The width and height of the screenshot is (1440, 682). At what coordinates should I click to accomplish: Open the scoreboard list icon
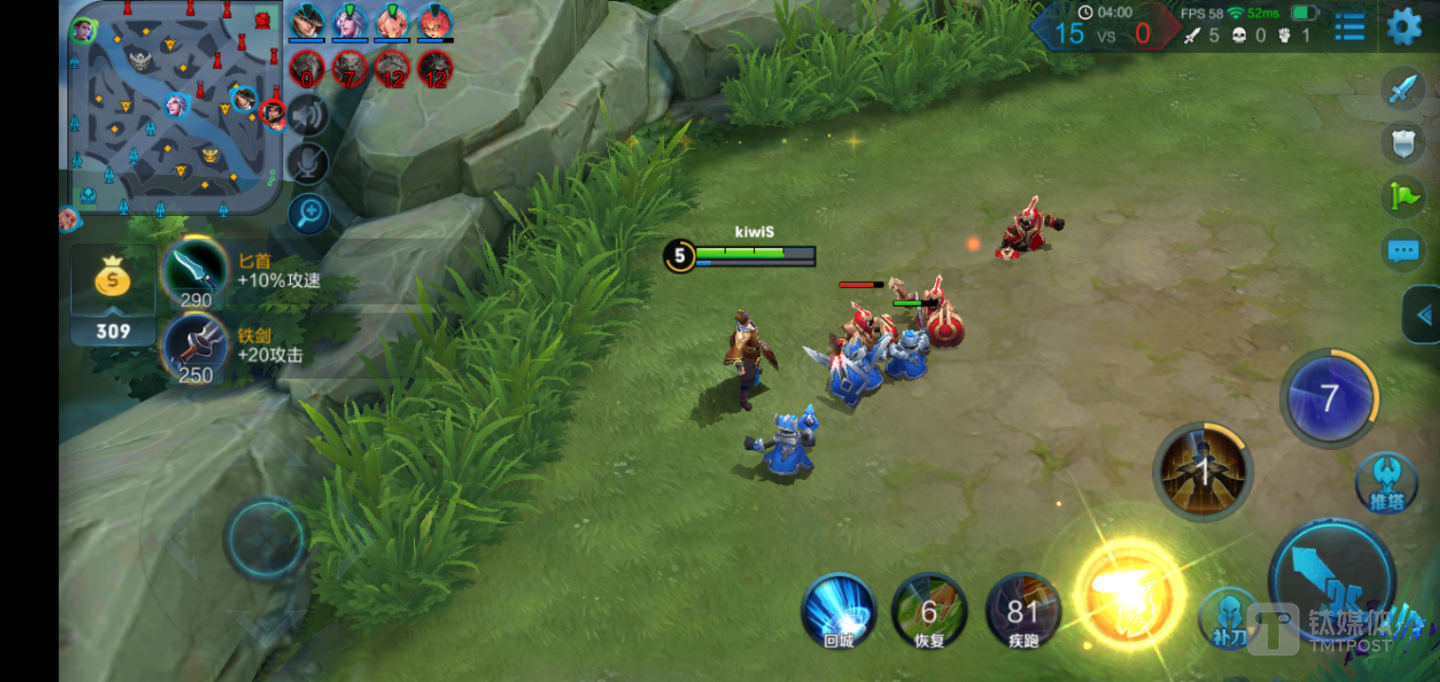pos(1349,27)
